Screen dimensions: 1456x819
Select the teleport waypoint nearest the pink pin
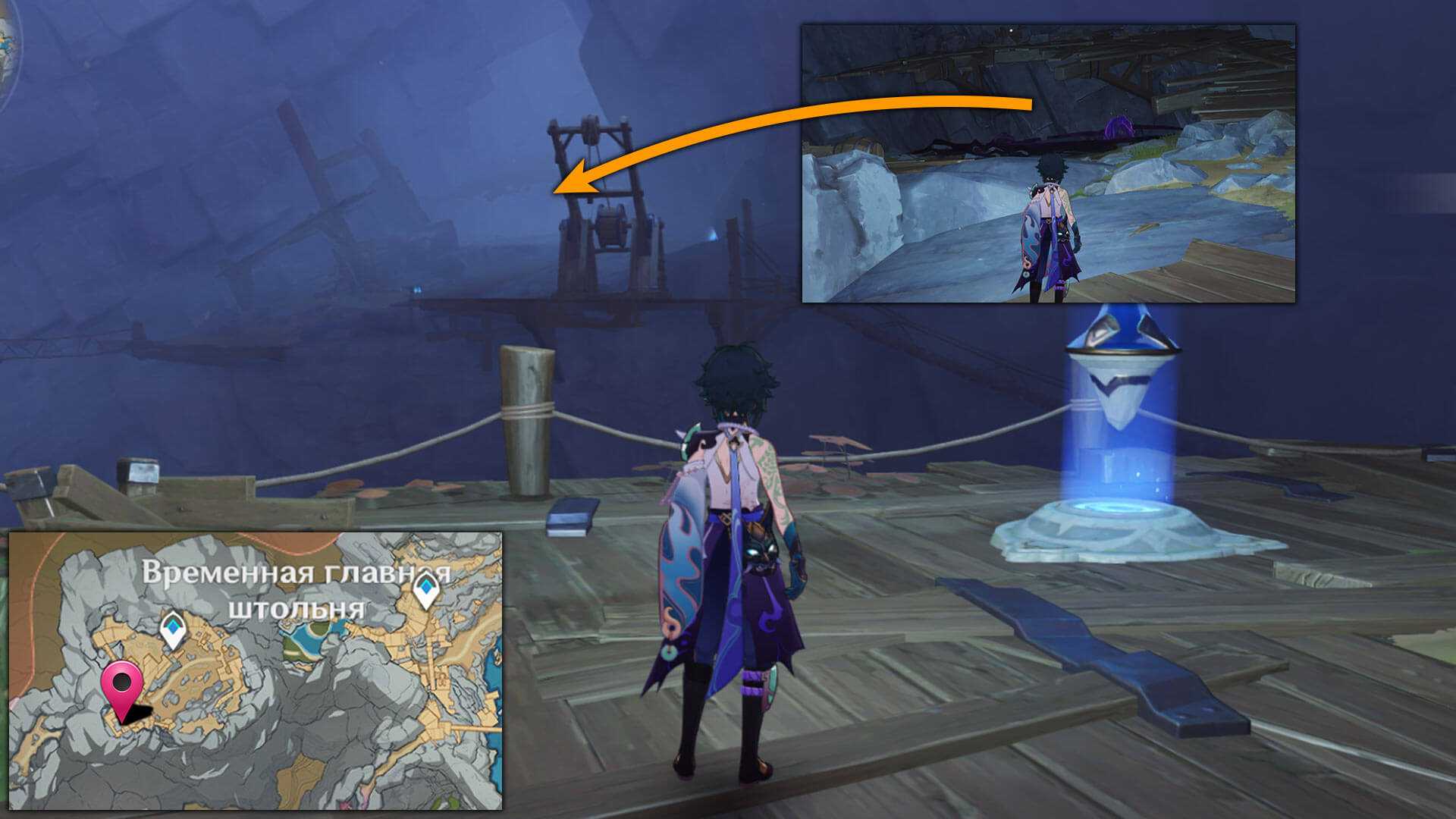click(174, 629)
